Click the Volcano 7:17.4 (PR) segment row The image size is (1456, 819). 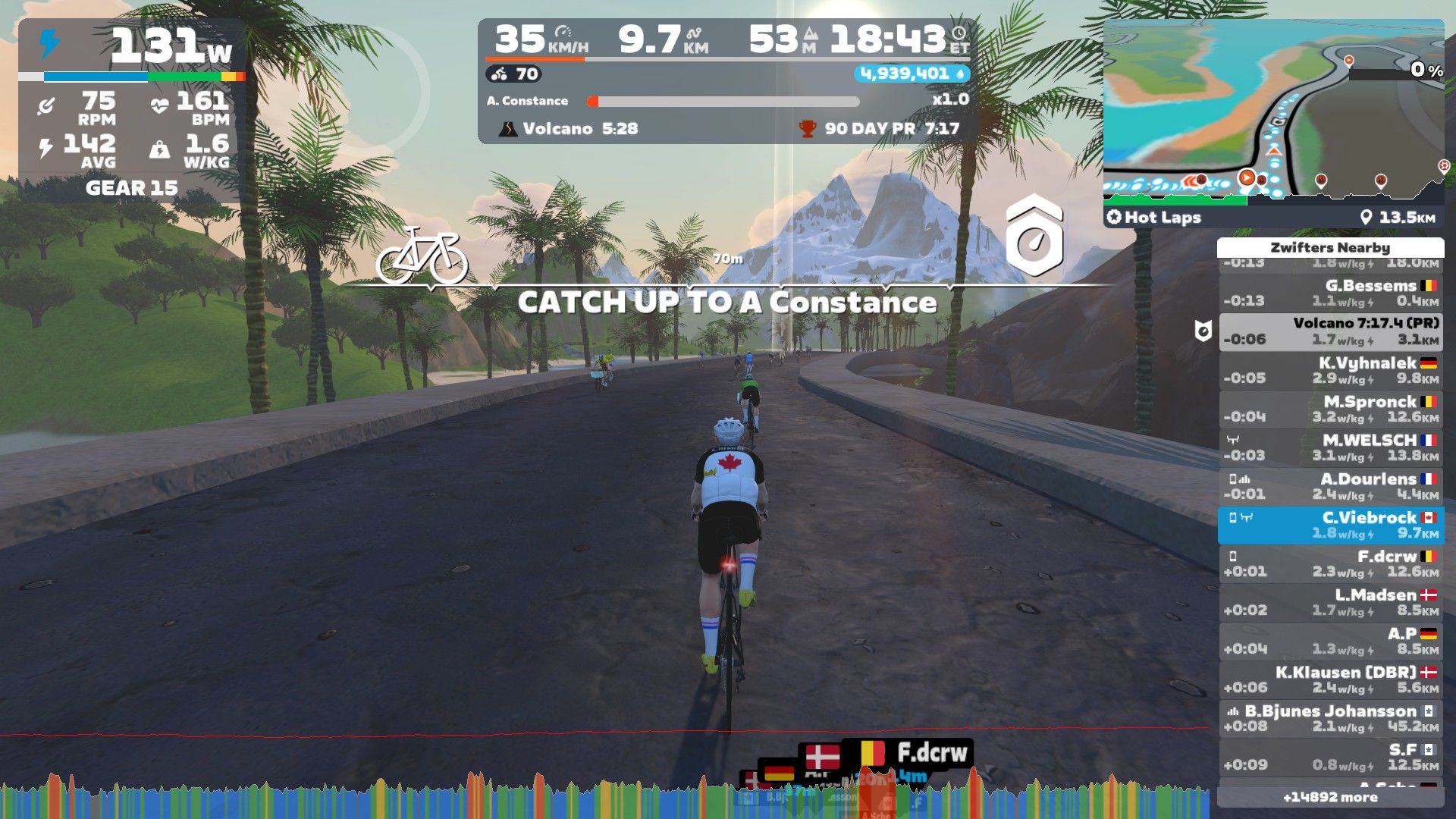click(x=1331, y=331)
